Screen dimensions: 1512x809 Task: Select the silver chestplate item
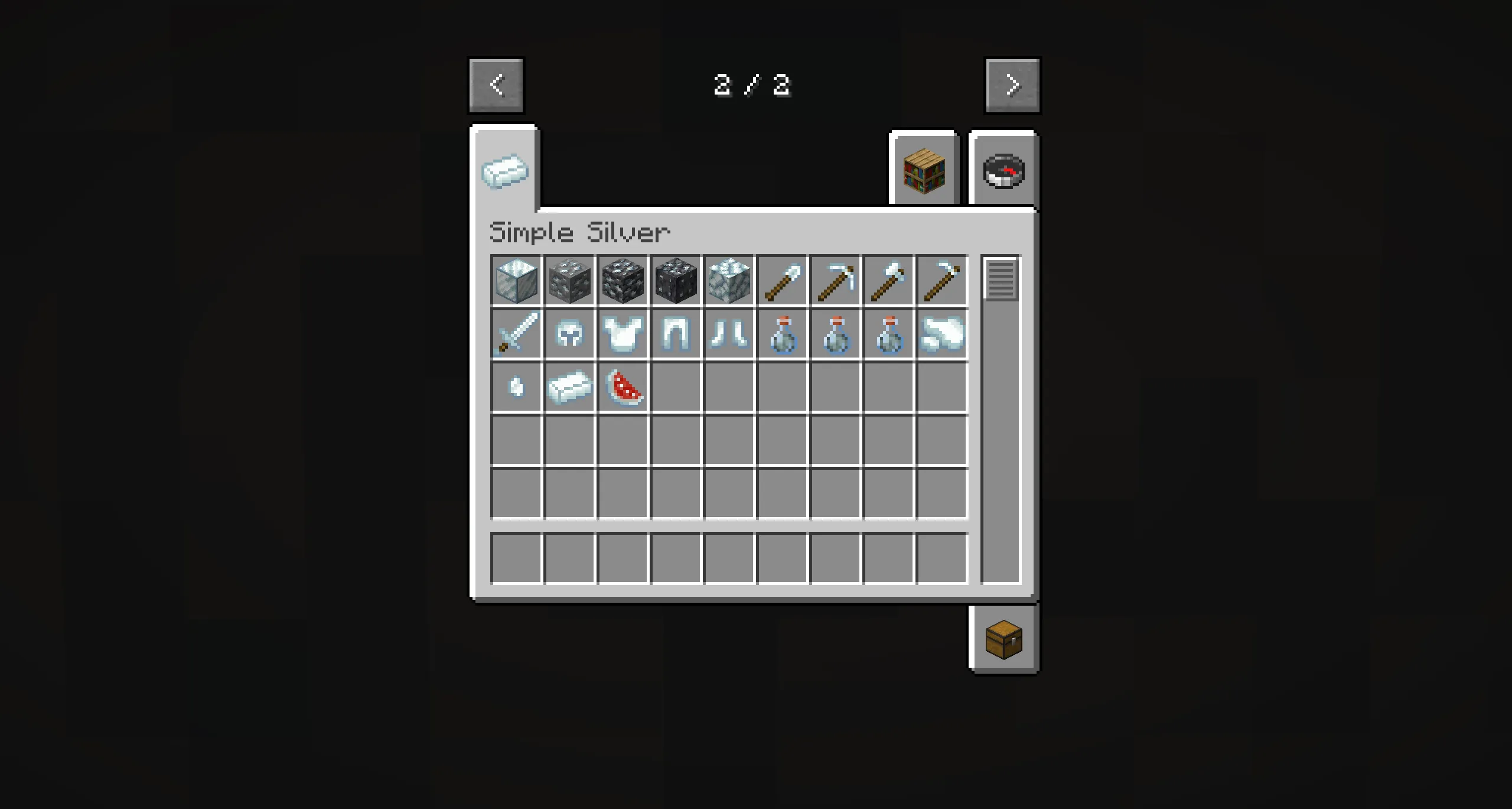point(623,334)
